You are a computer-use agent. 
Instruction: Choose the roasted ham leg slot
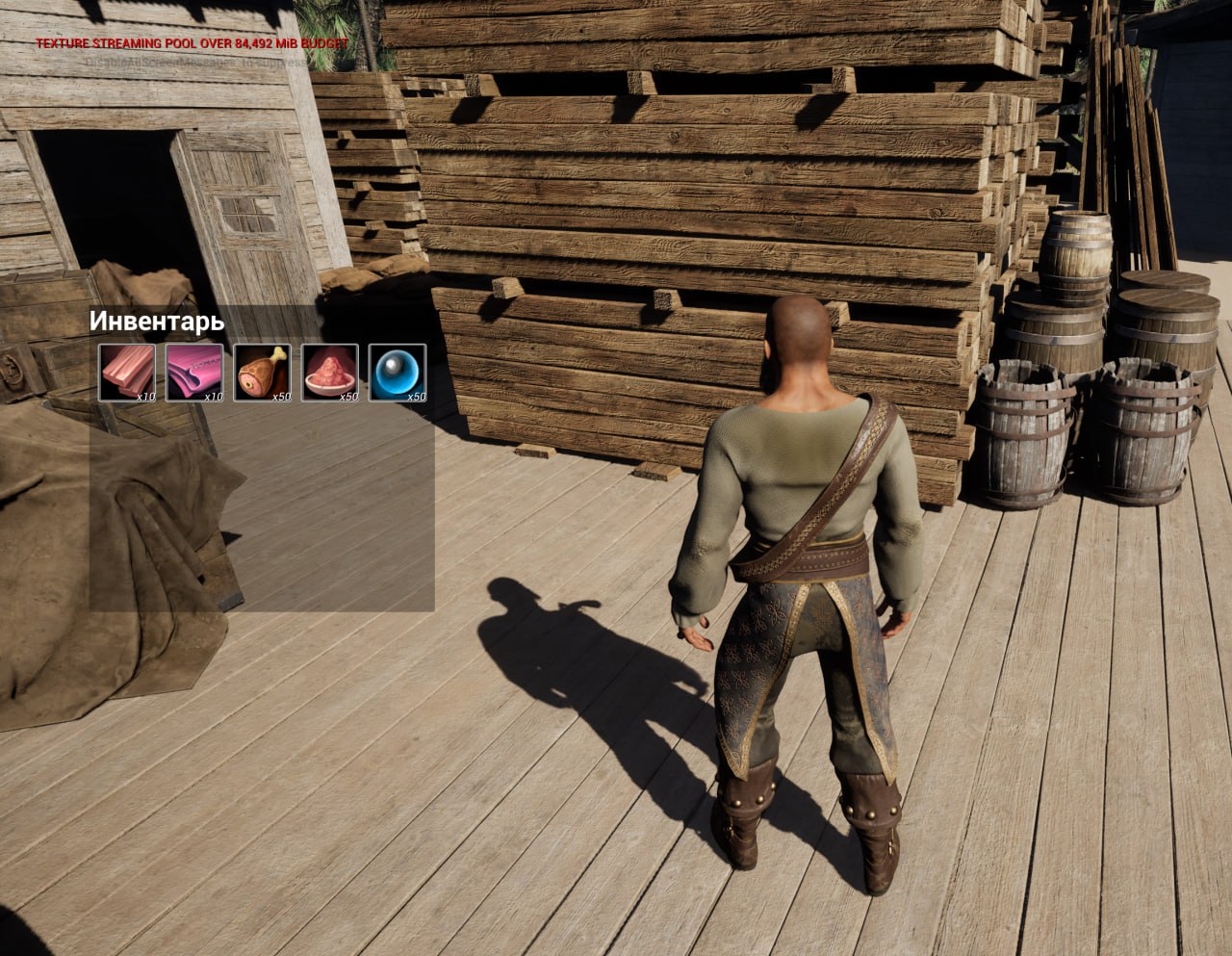click(x=262, y=372)
